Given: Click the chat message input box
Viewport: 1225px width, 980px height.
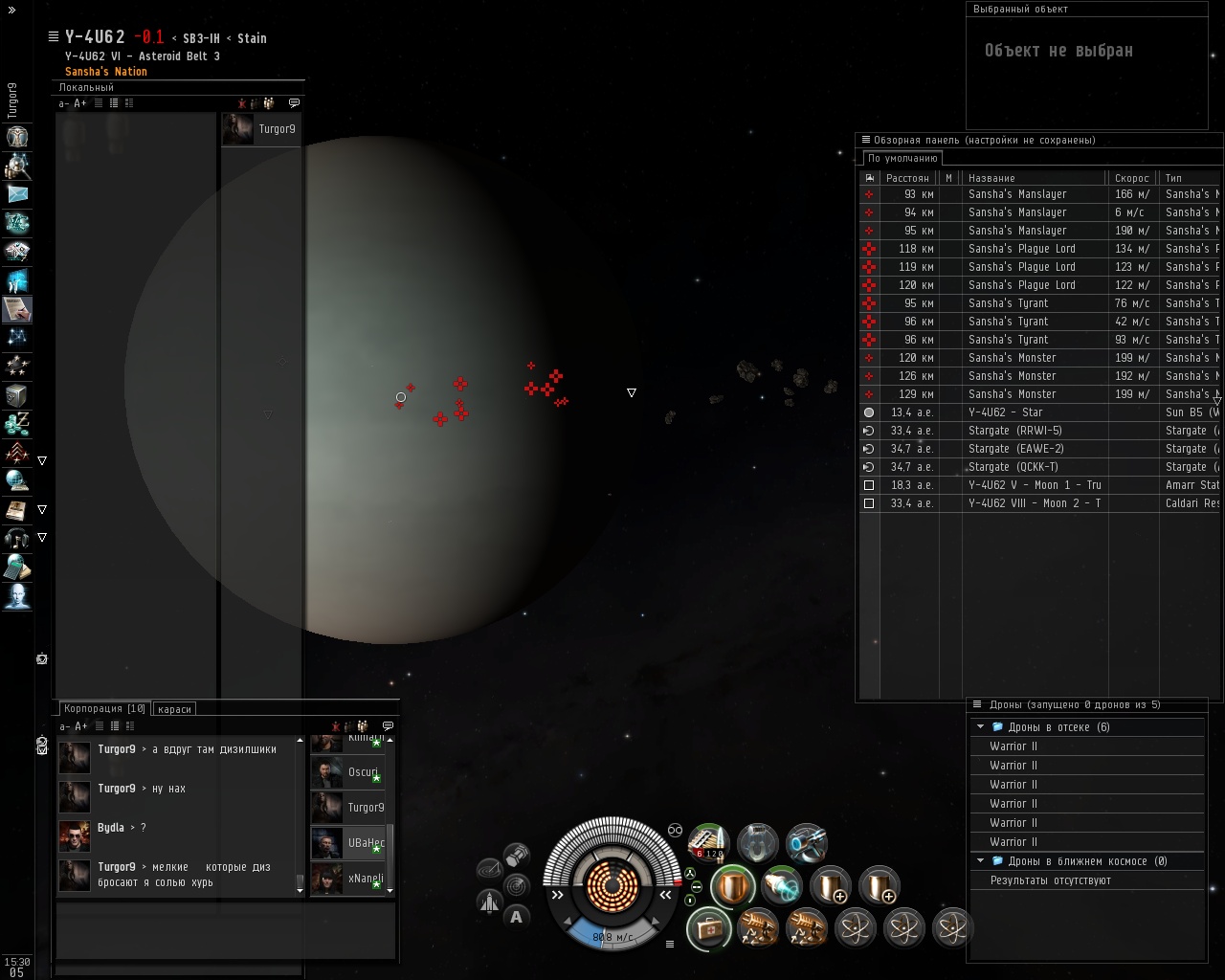Looking at the screenshot, I should click(225, 929).
